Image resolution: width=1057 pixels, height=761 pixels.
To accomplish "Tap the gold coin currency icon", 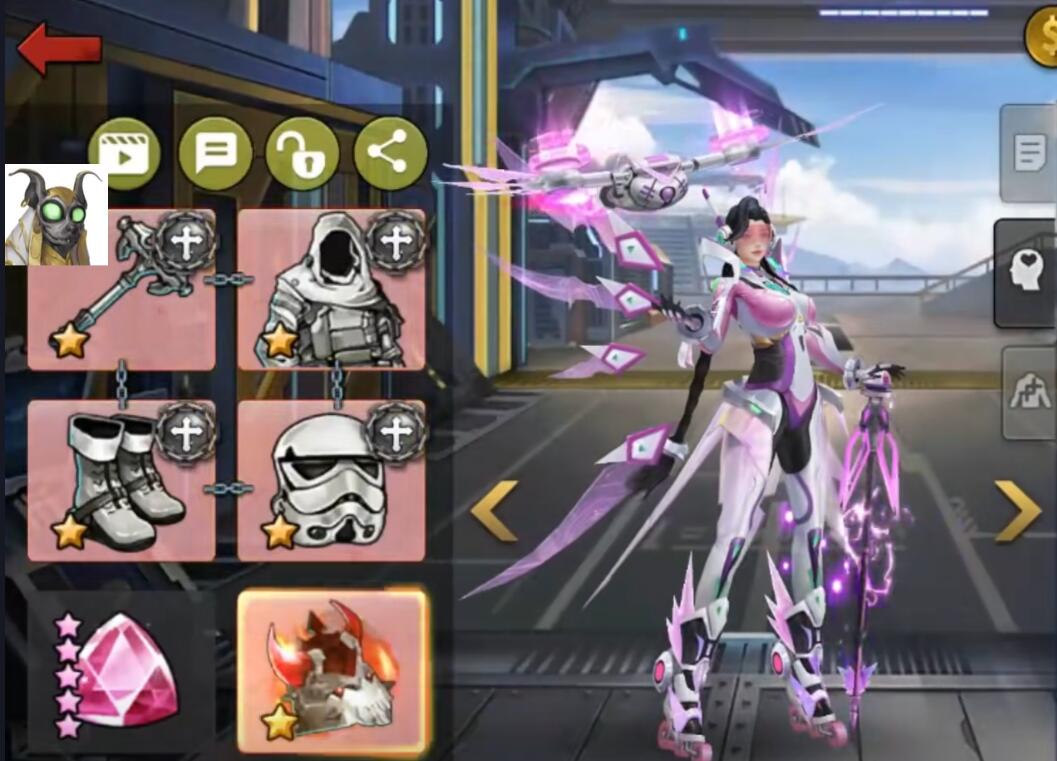I will 1042,36.
